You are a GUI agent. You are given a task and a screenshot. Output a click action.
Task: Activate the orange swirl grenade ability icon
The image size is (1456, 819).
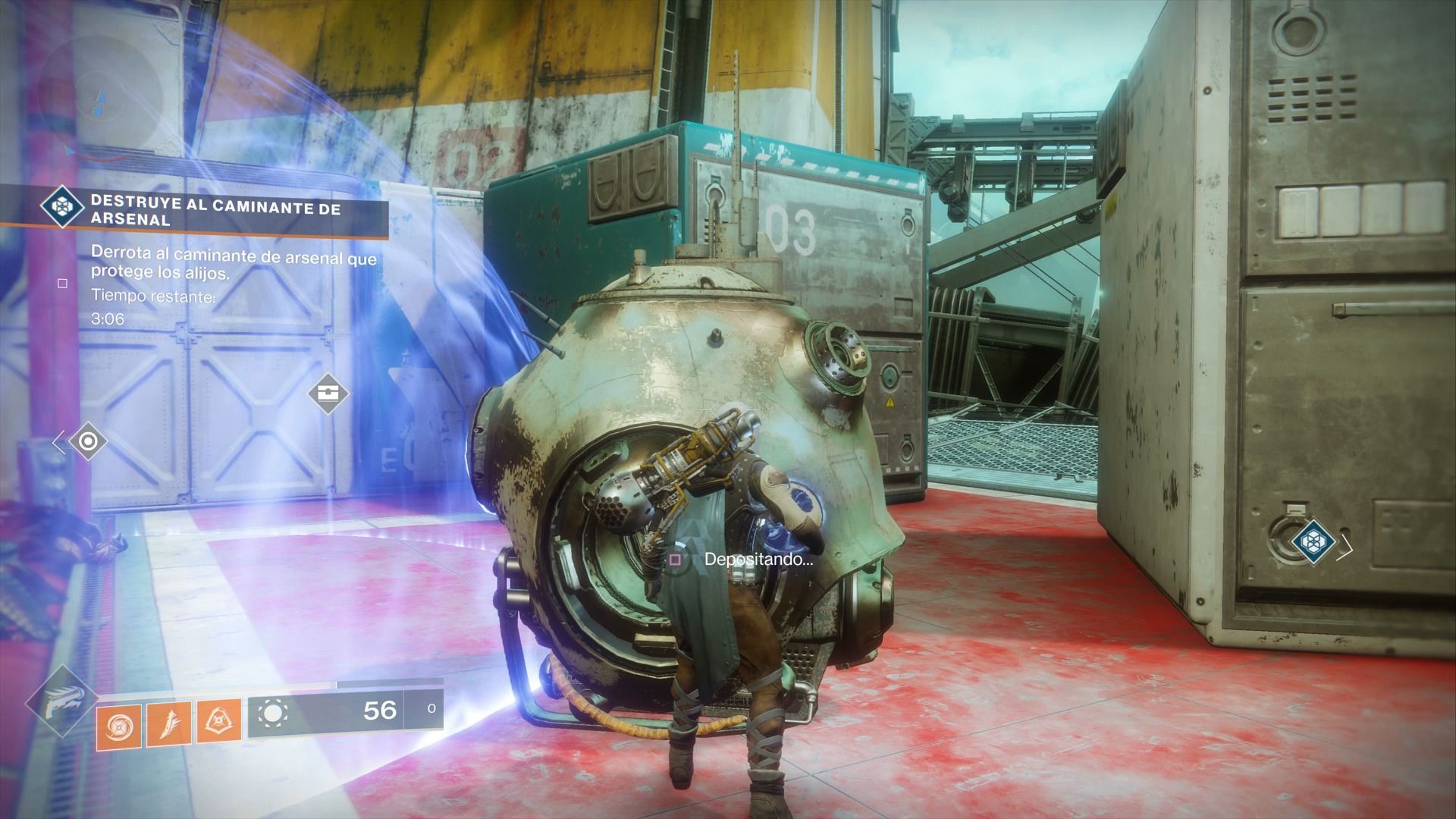pos(120,726)
